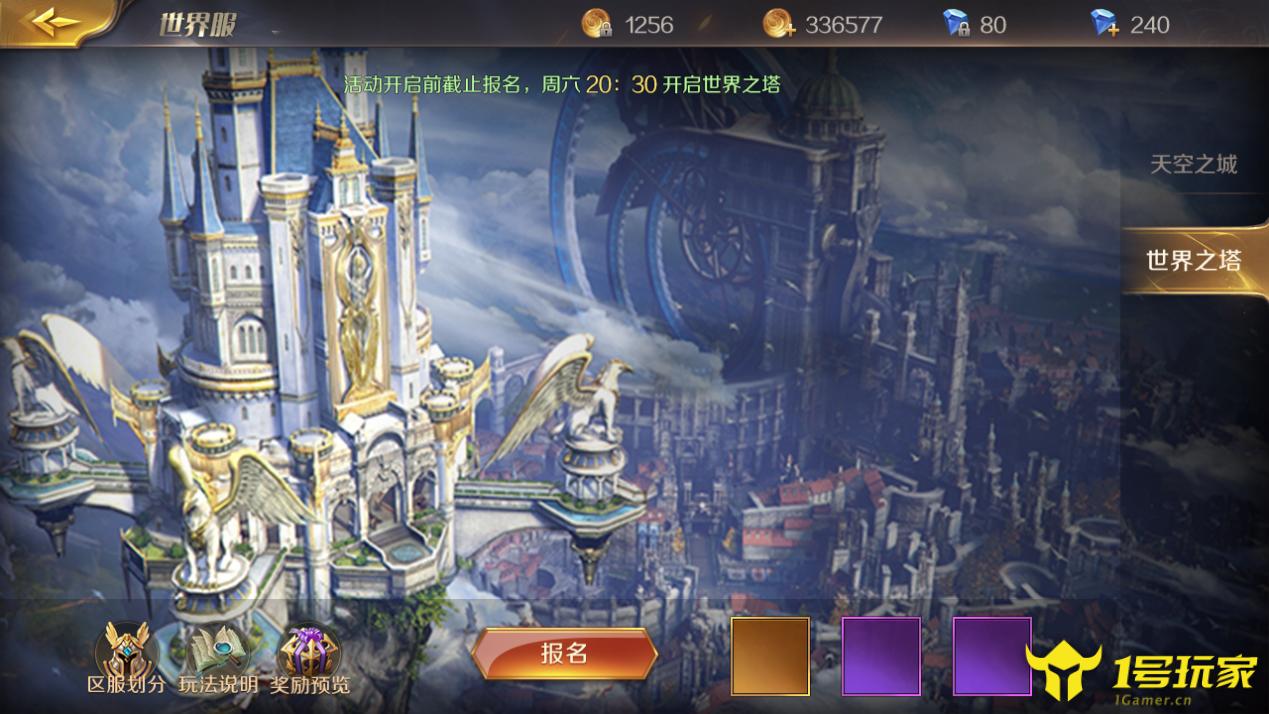Open the 区服划分 server division icon
Screen dimensions: 1269x714
click(127, 652)
